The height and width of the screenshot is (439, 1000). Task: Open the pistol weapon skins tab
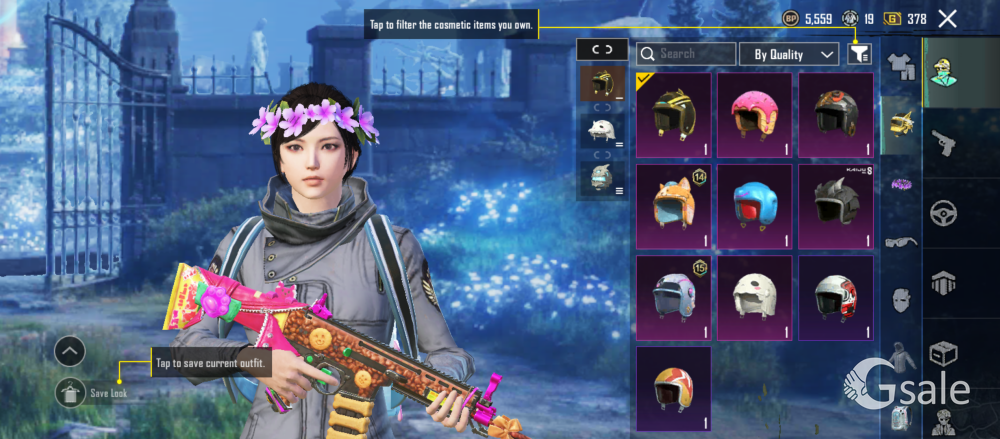[x=943, y=143]
